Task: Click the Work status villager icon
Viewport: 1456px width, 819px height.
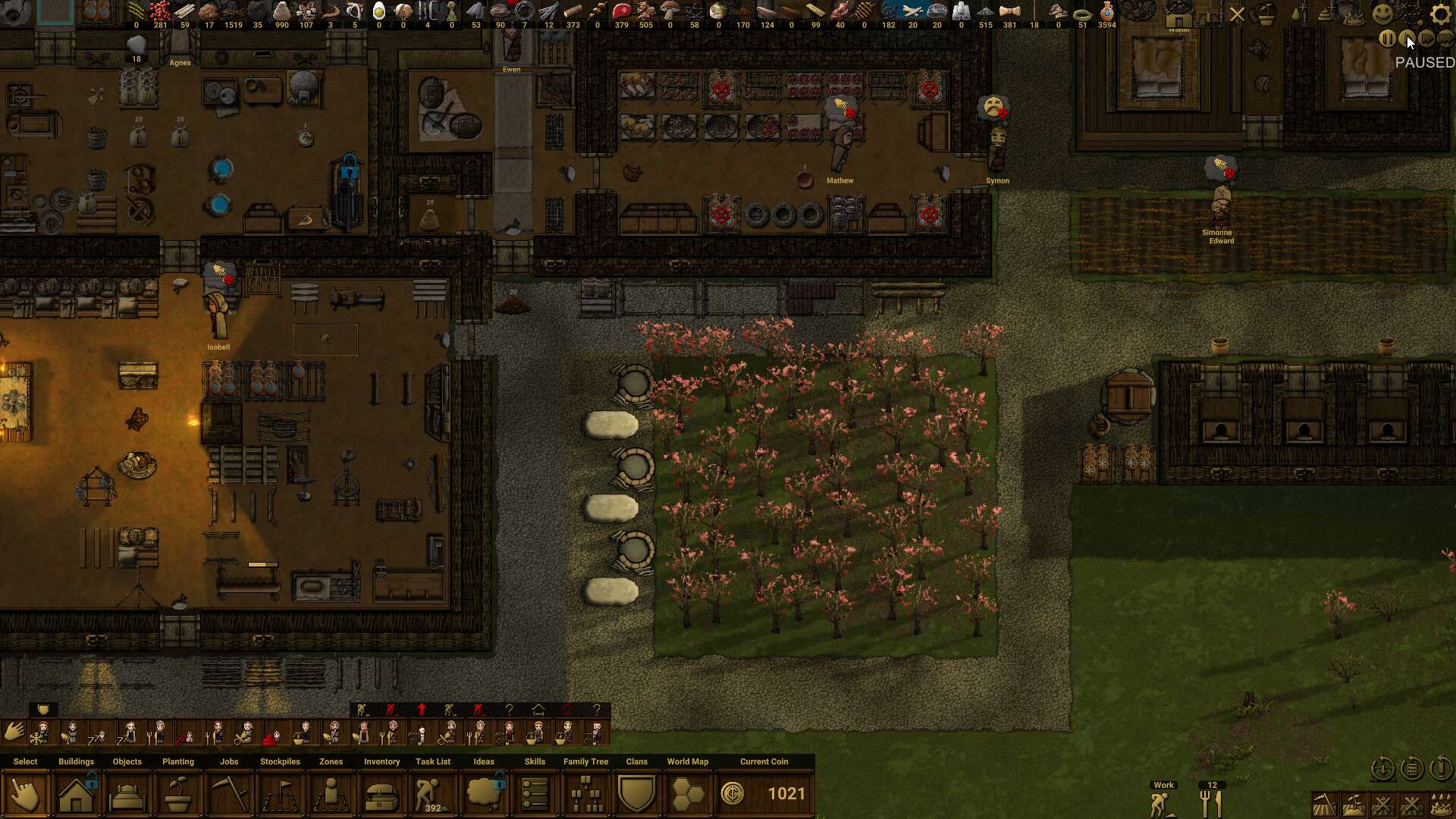Action: [x=1160, y=803]
